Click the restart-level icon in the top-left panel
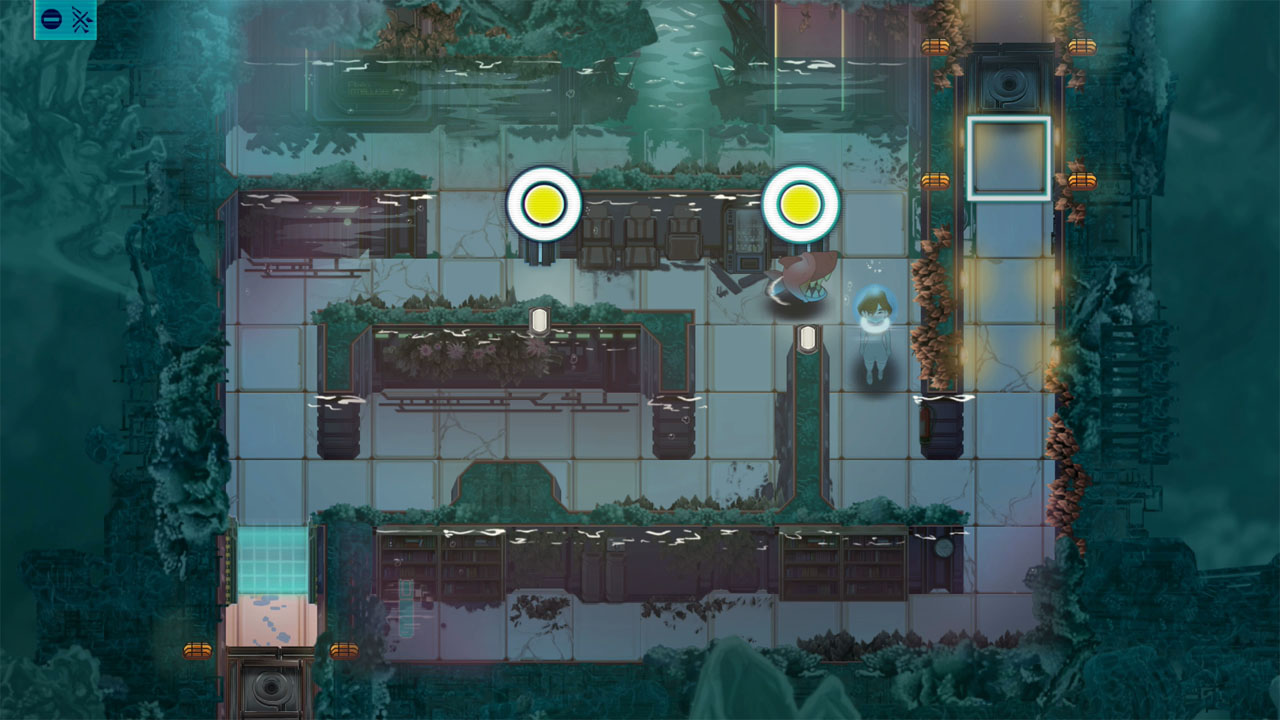The height and width of the screenshot is (720, 1280). (51, 18)
